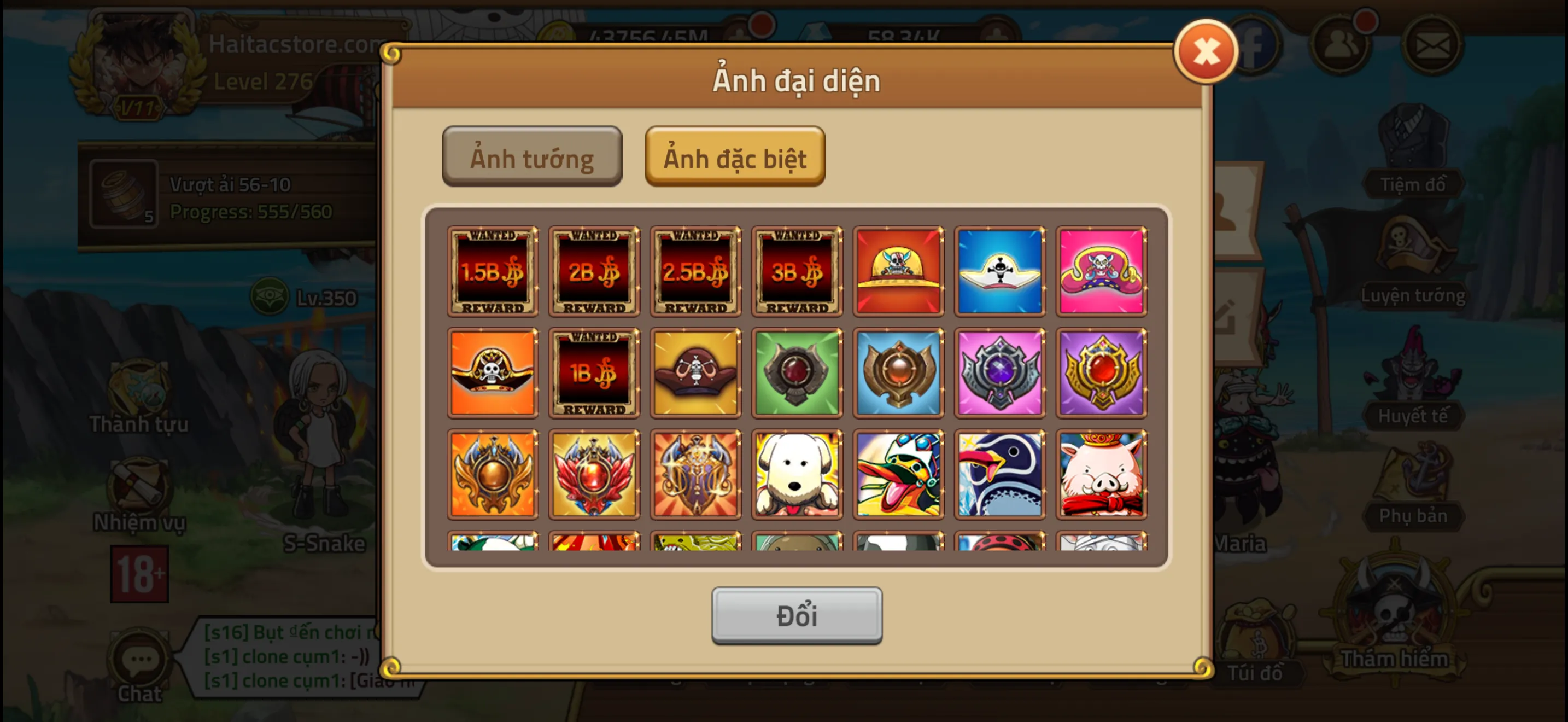The image size is (1568, 722).
Task: Switch to the Ảnh đặc biệt tab
Action: (735, 157)
